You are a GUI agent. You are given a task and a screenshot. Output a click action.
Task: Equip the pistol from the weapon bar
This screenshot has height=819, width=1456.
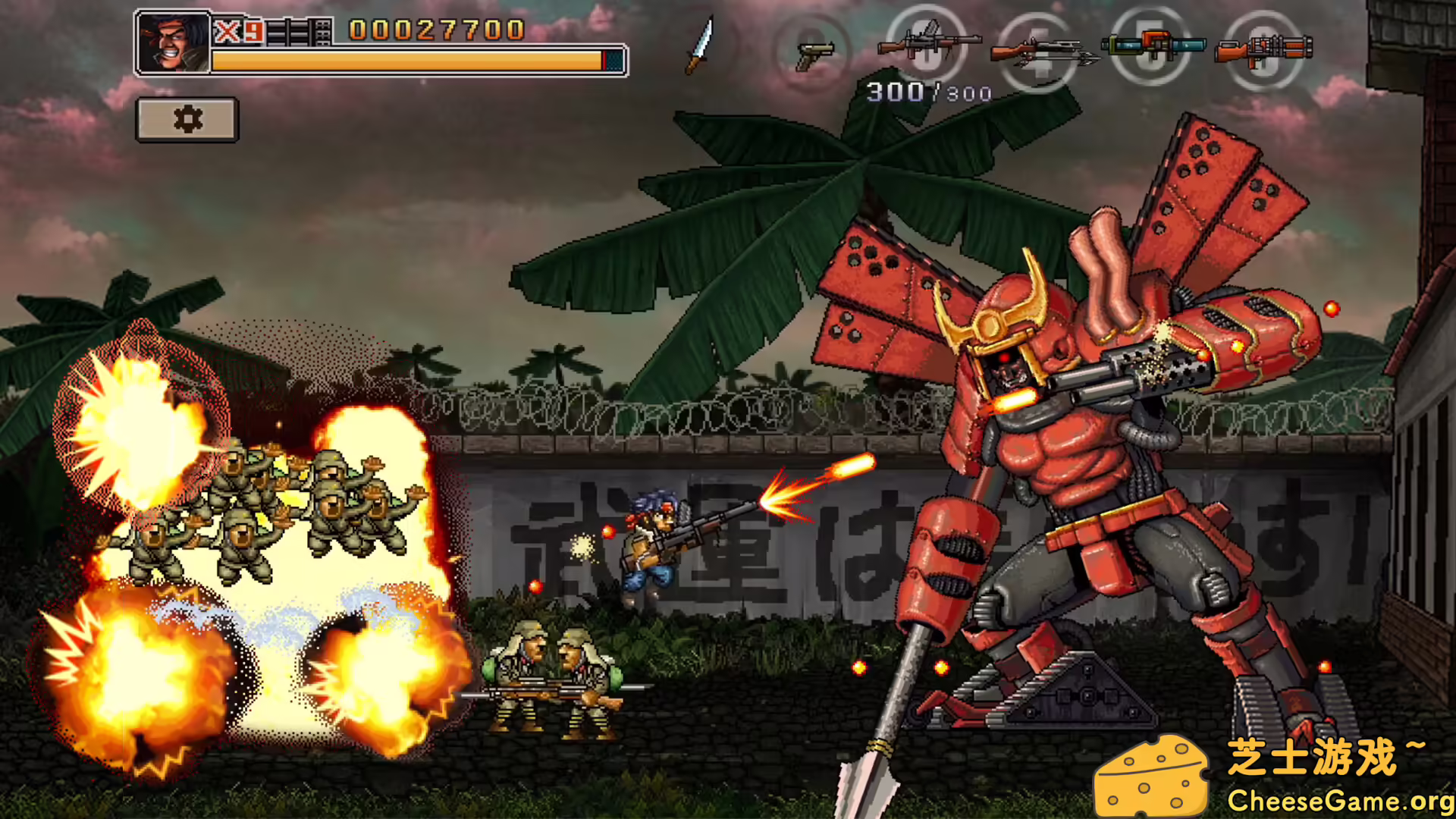click(x=811, y=49)
